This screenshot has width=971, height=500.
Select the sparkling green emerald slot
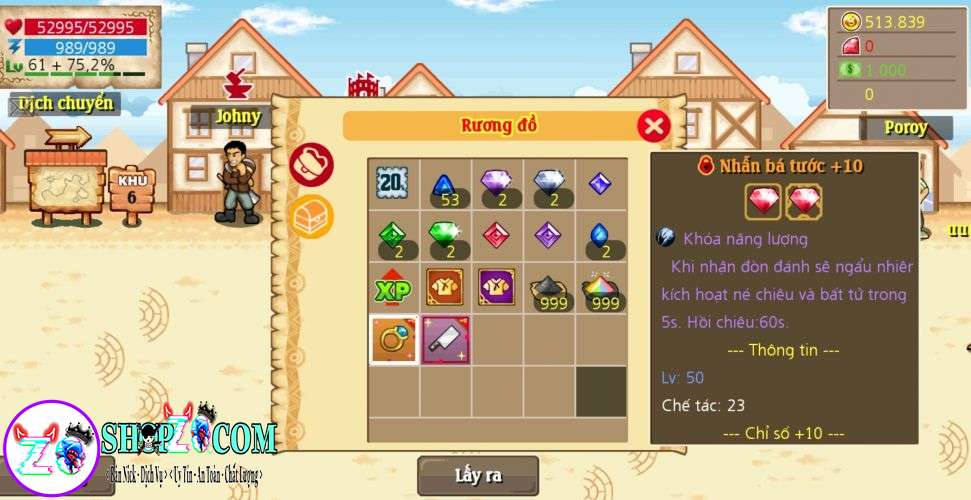coord(445,236)
